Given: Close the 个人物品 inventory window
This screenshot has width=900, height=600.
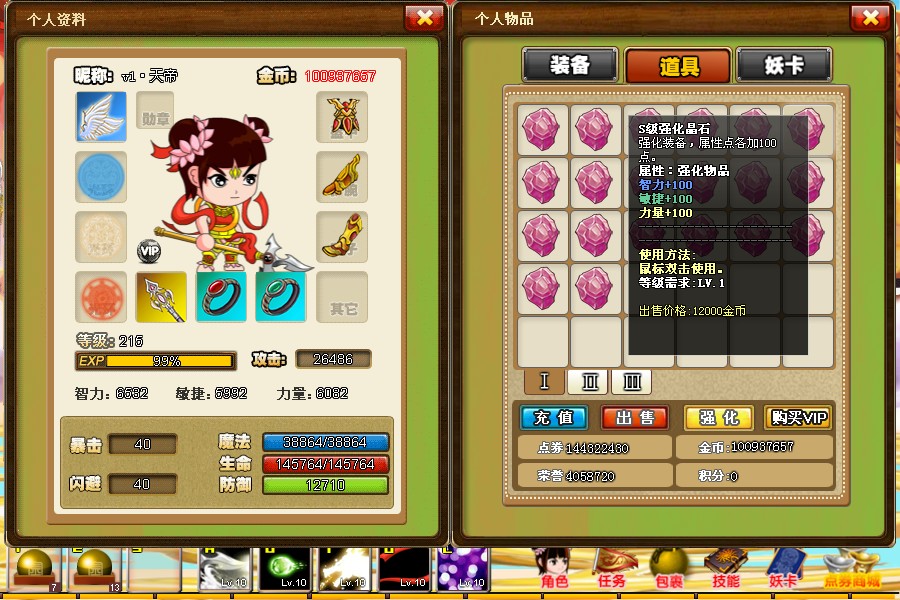Looking at the screenshot, I should click(x=869, y=18).
